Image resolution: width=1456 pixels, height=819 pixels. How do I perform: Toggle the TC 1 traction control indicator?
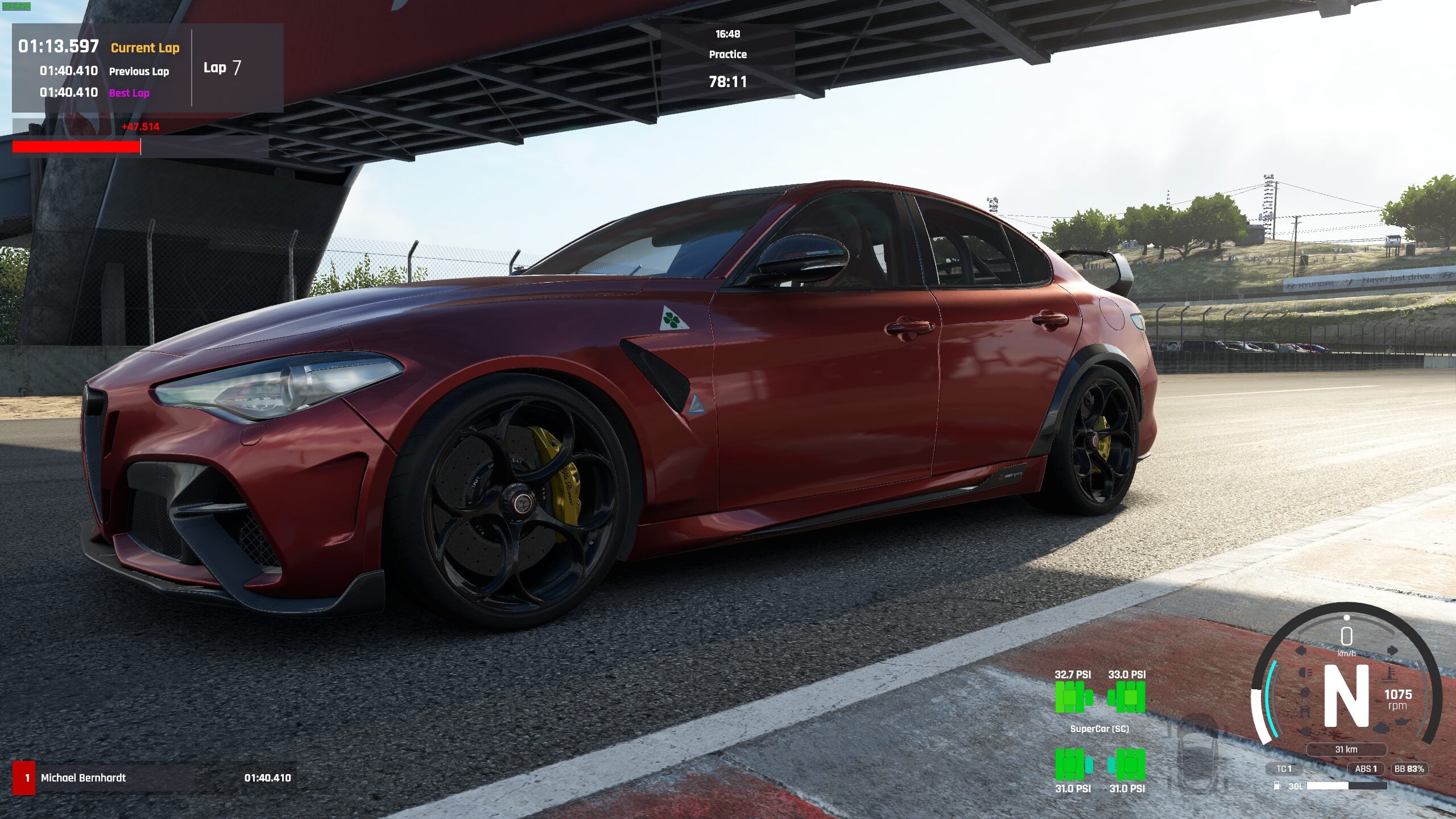click(x=1284, y=769)
